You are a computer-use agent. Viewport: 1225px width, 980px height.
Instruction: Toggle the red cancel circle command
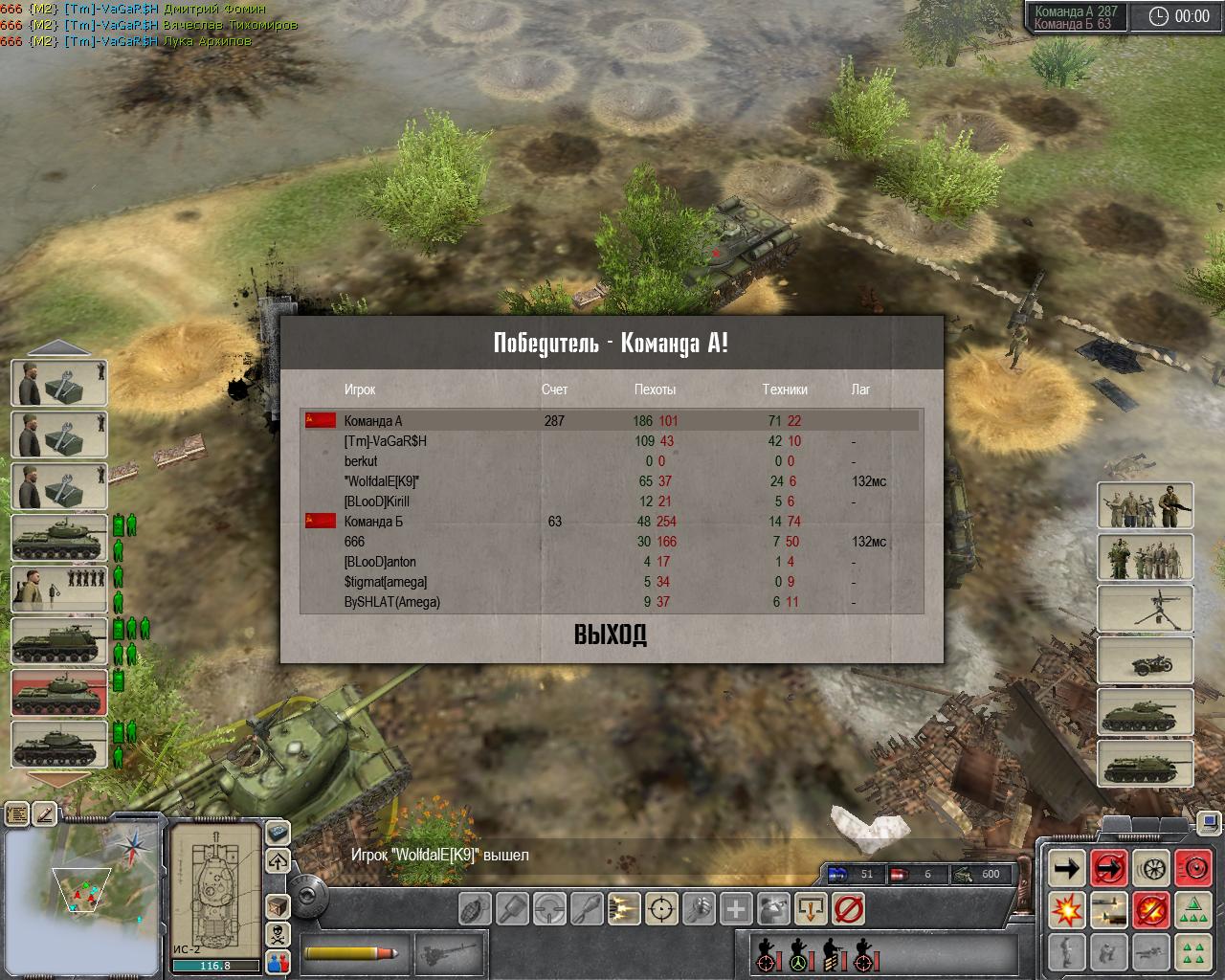pyautogui.click(x=848, y=908)
